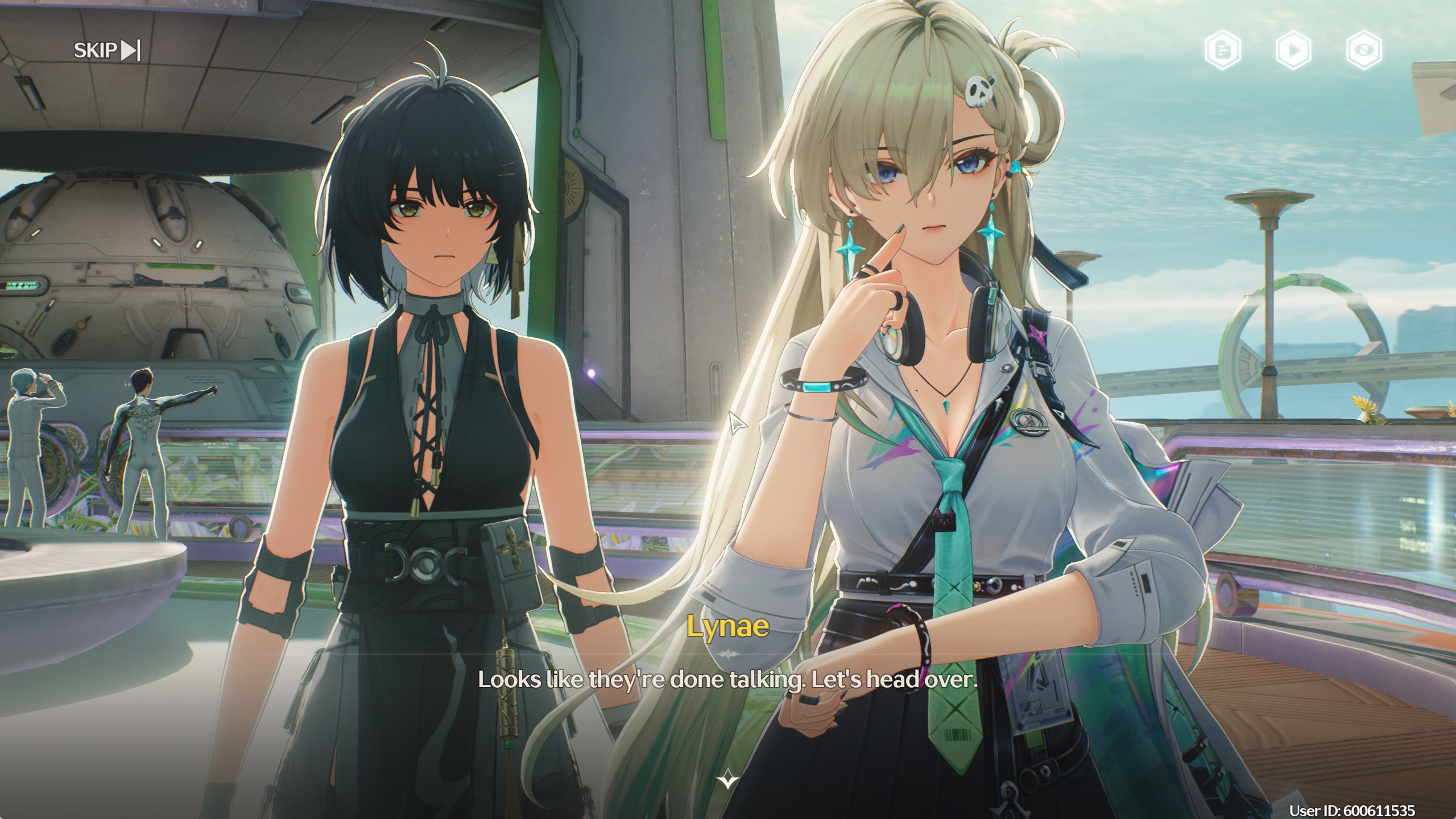1456x819 pixels.
Task: Hide the dialogue interface
Action: pos(1364,51)
